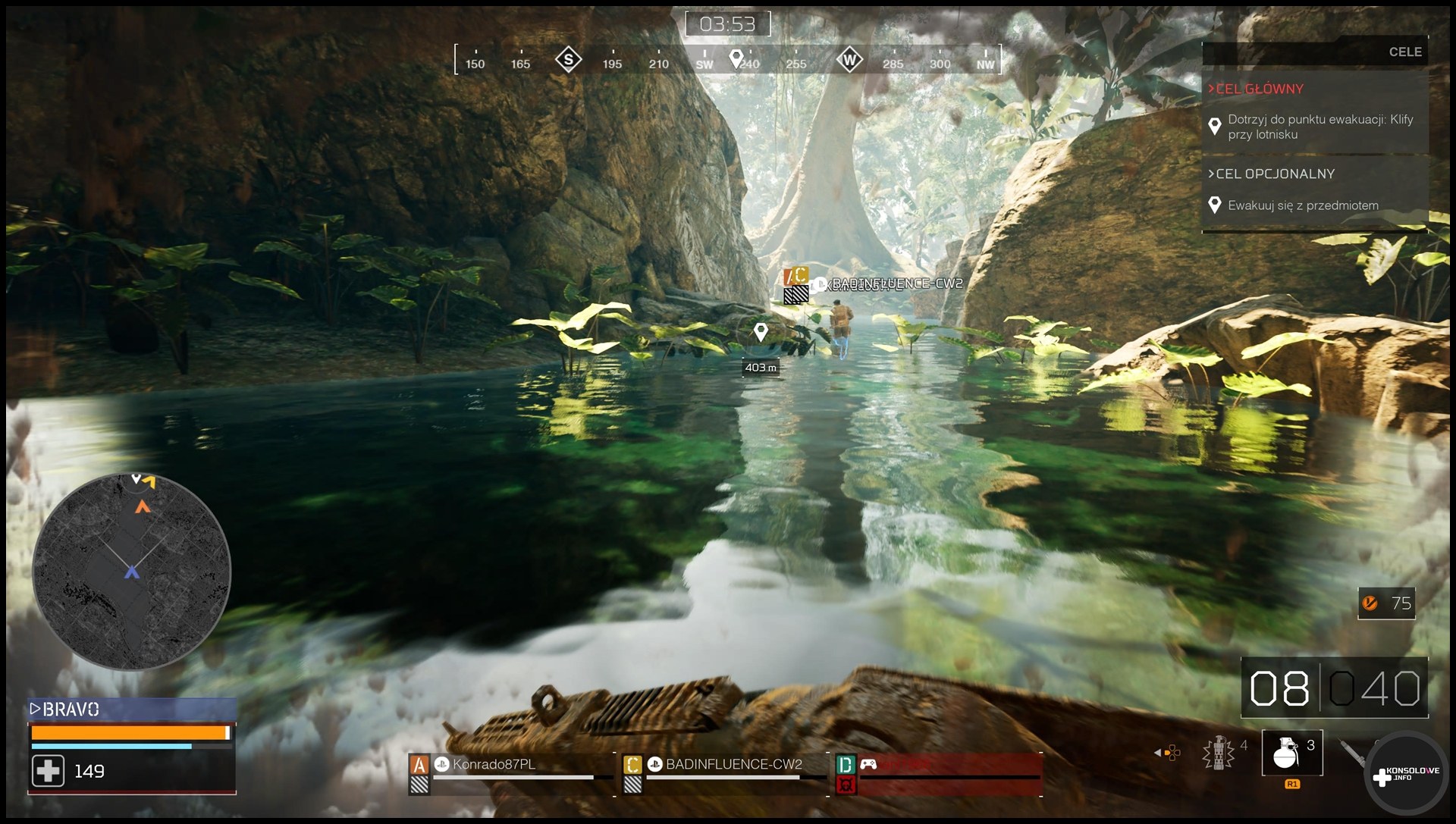Click the 403 m objective waypoint marker
This screenshot has width=1456, height=824.
[761, 333]
